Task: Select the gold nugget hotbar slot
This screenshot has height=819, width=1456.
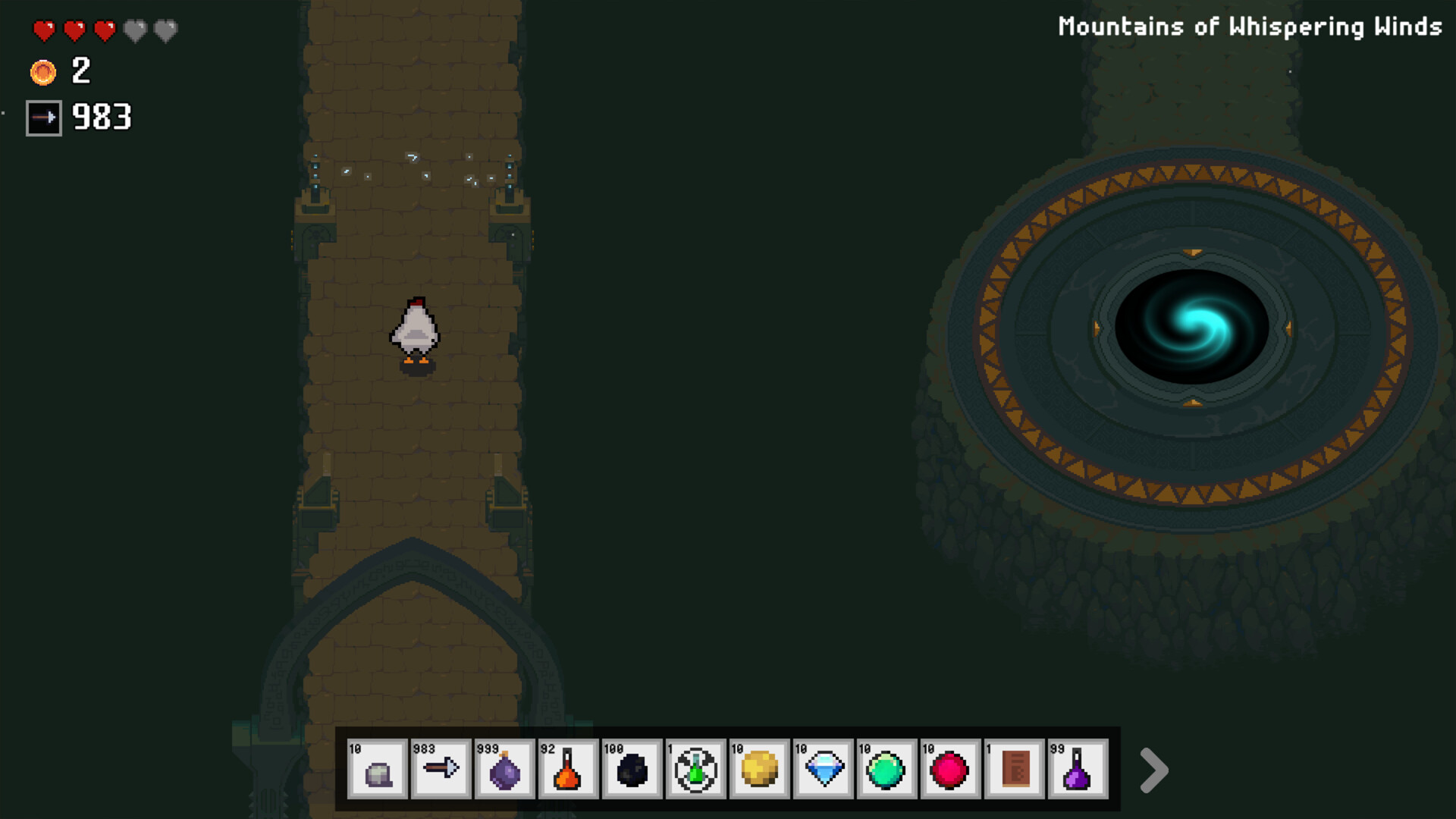Action: point(759,770)
